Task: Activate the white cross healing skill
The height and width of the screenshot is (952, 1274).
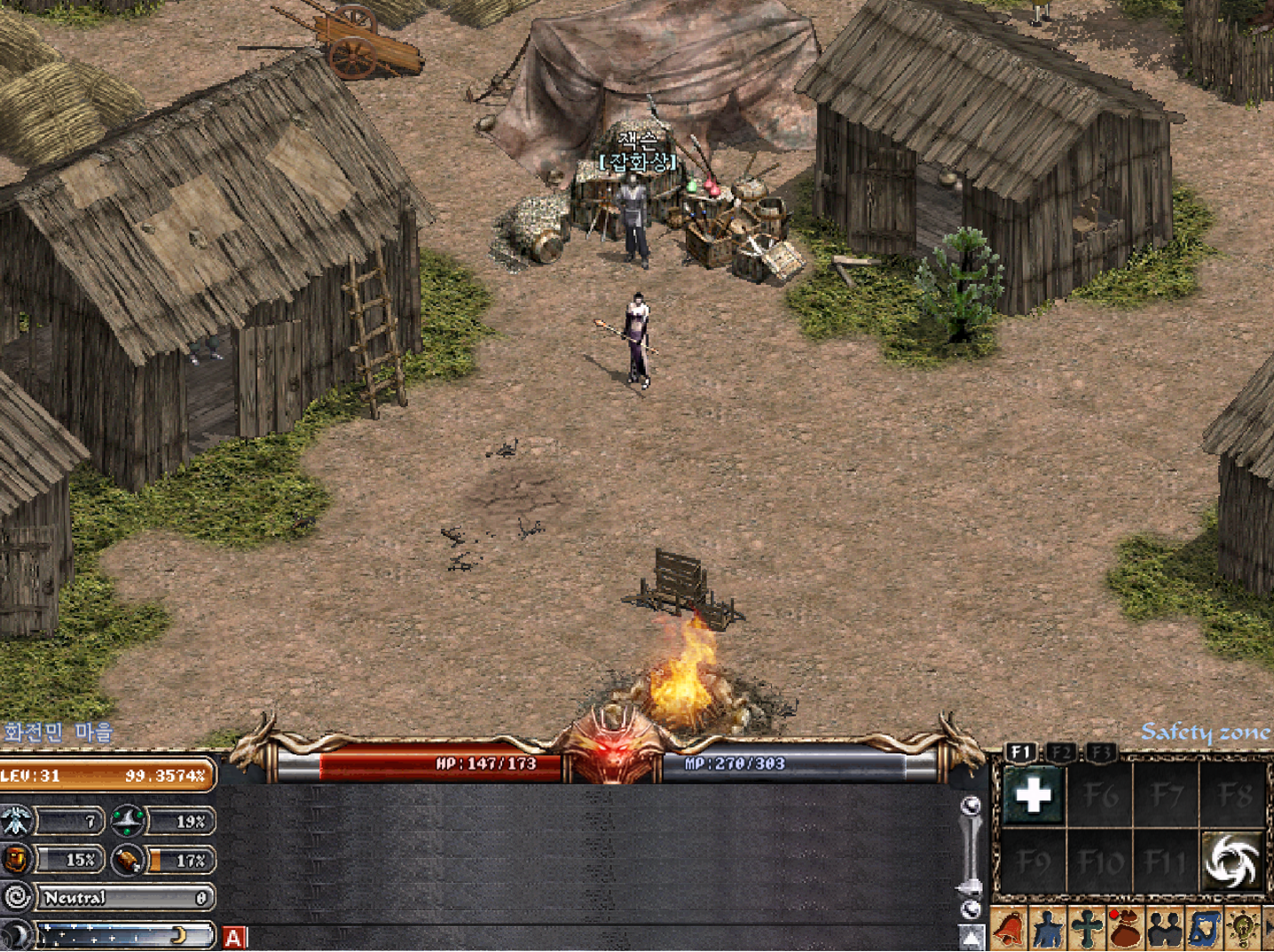Action: tap(1033, 795)
